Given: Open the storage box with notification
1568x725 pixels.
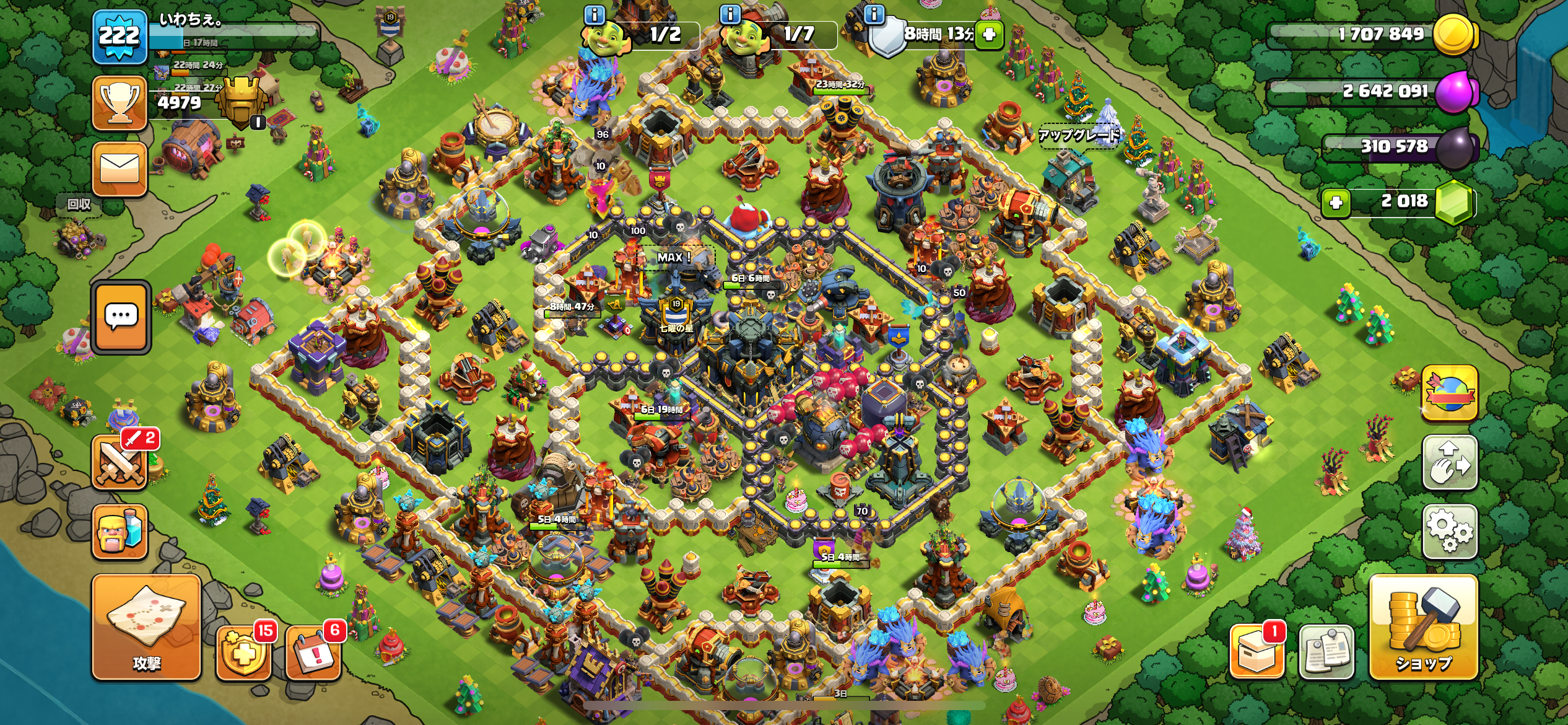Looking at the screenshot, I should (1257, 652).
